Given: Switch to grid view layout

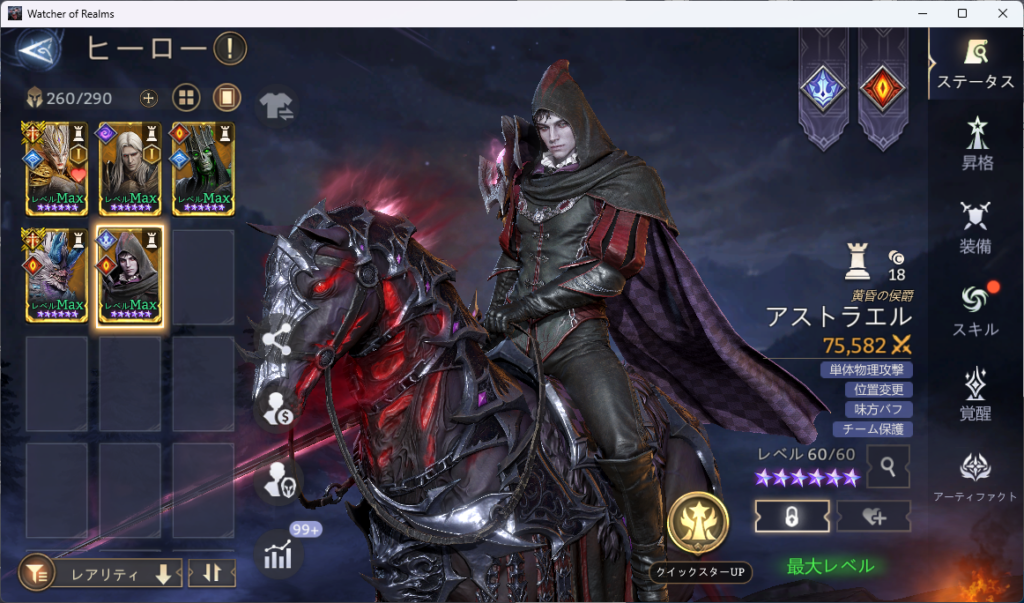Looking at the screenshot, I should click(x=186, y=98).
